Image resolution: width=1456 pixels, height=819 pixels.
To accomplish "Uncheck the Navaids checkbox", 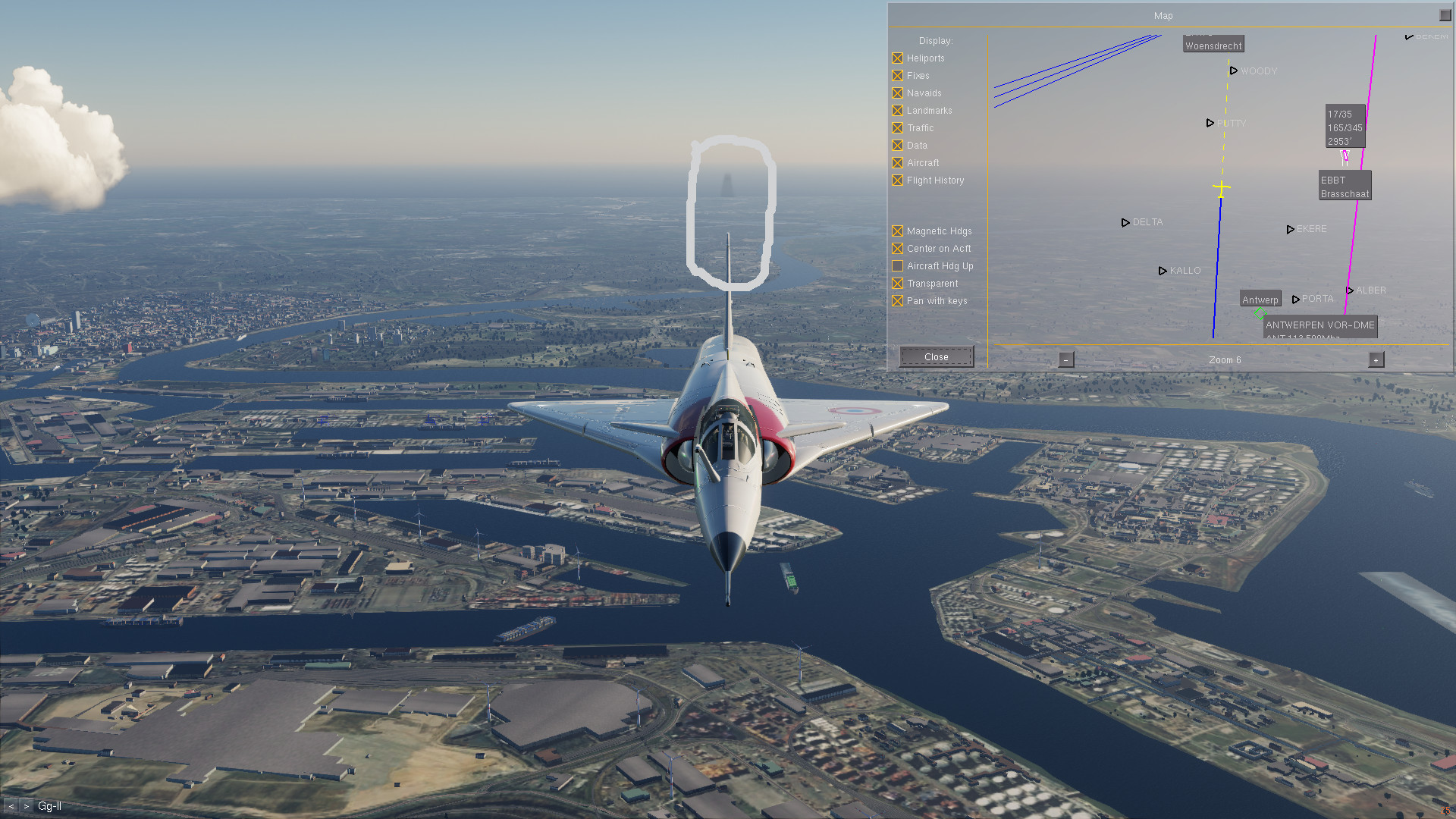I will (898, 93).
